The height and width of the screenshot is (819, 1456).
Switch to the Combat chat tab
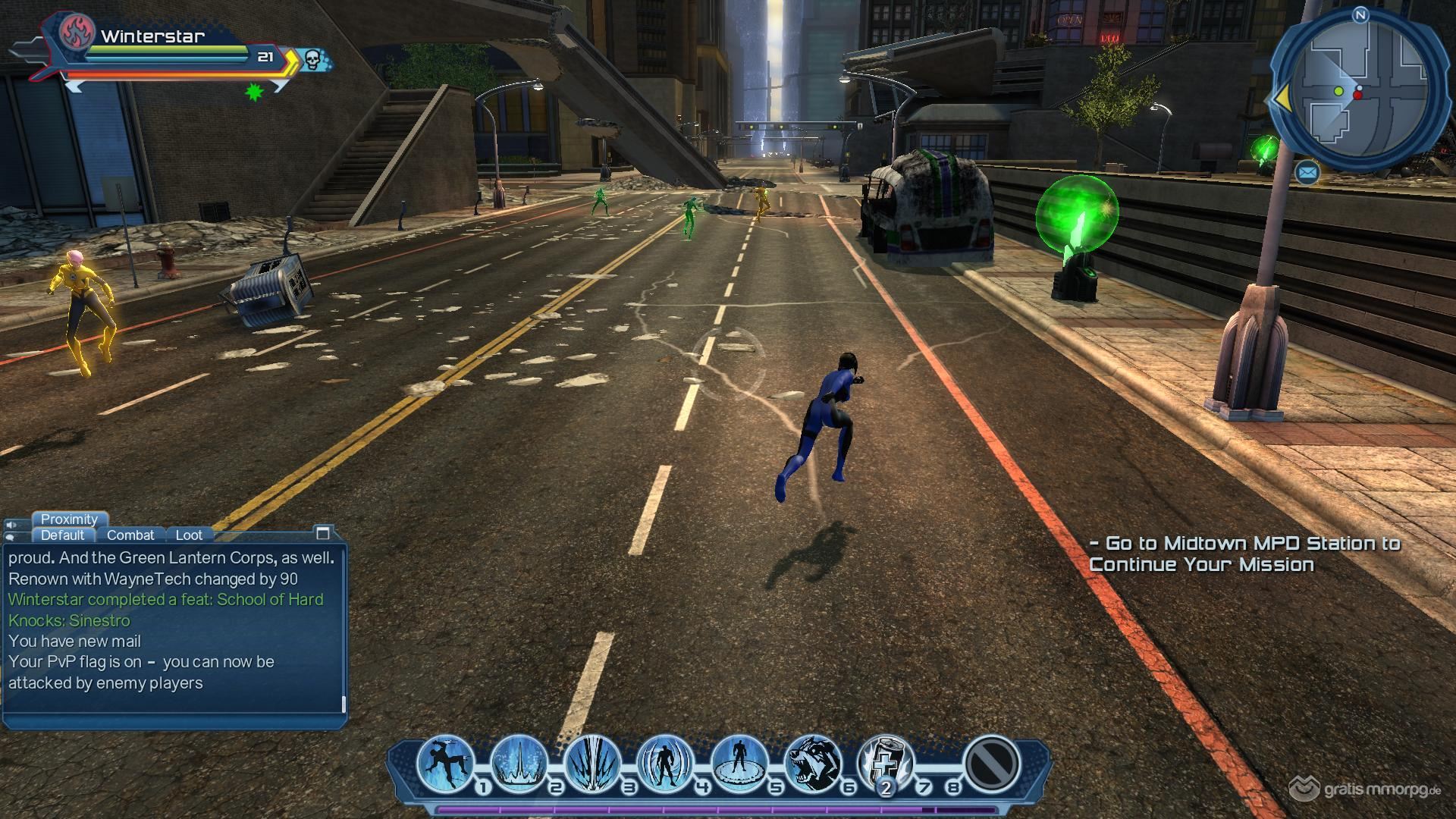click(130, 535)
